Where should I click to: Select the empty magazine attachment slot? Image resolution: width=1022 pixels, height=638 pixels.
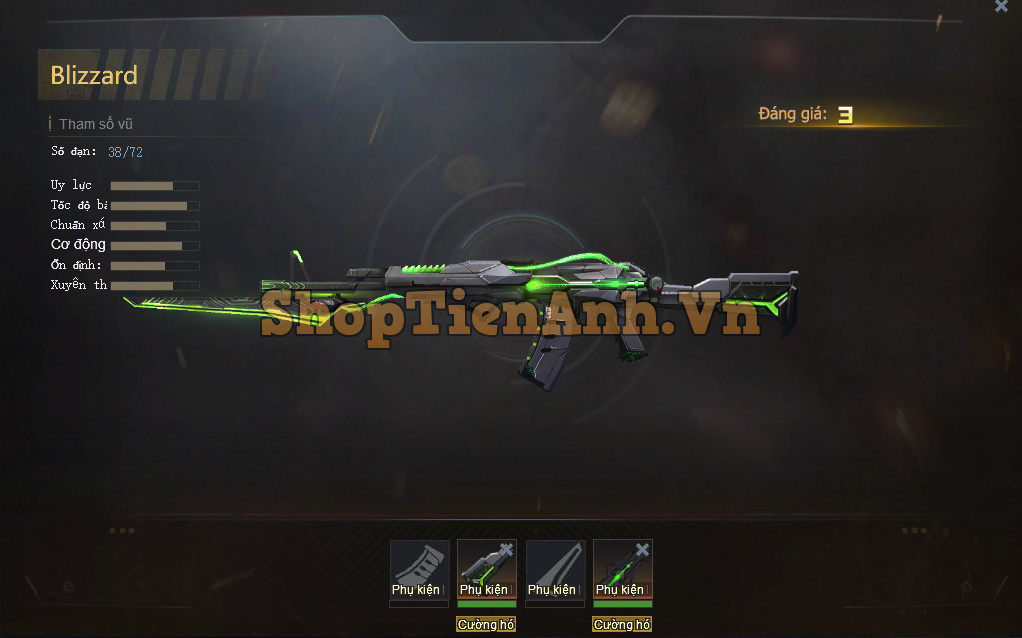419,570
